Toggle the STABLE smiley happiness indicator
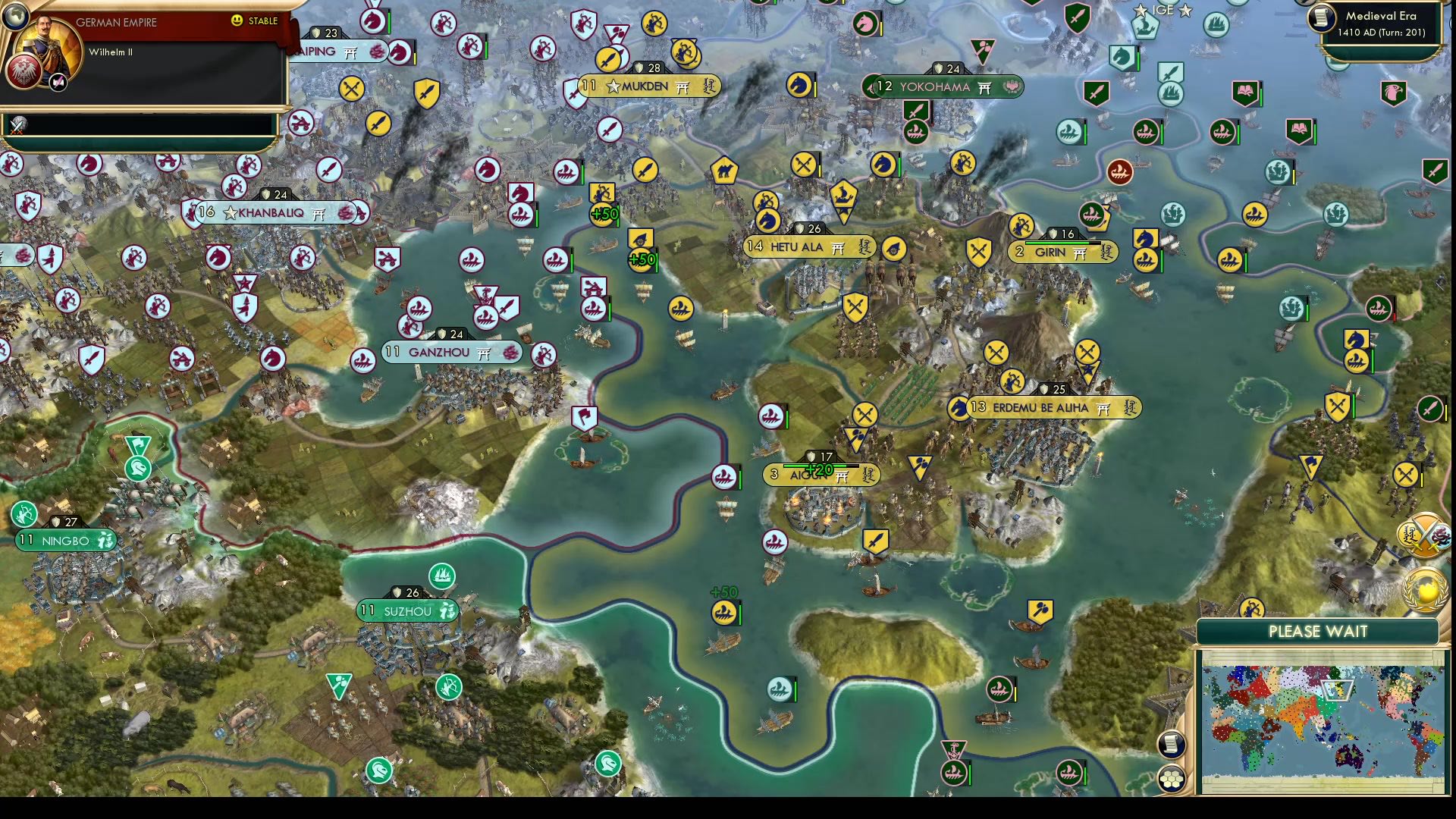 pyautogui.click(x=237, y=22)
